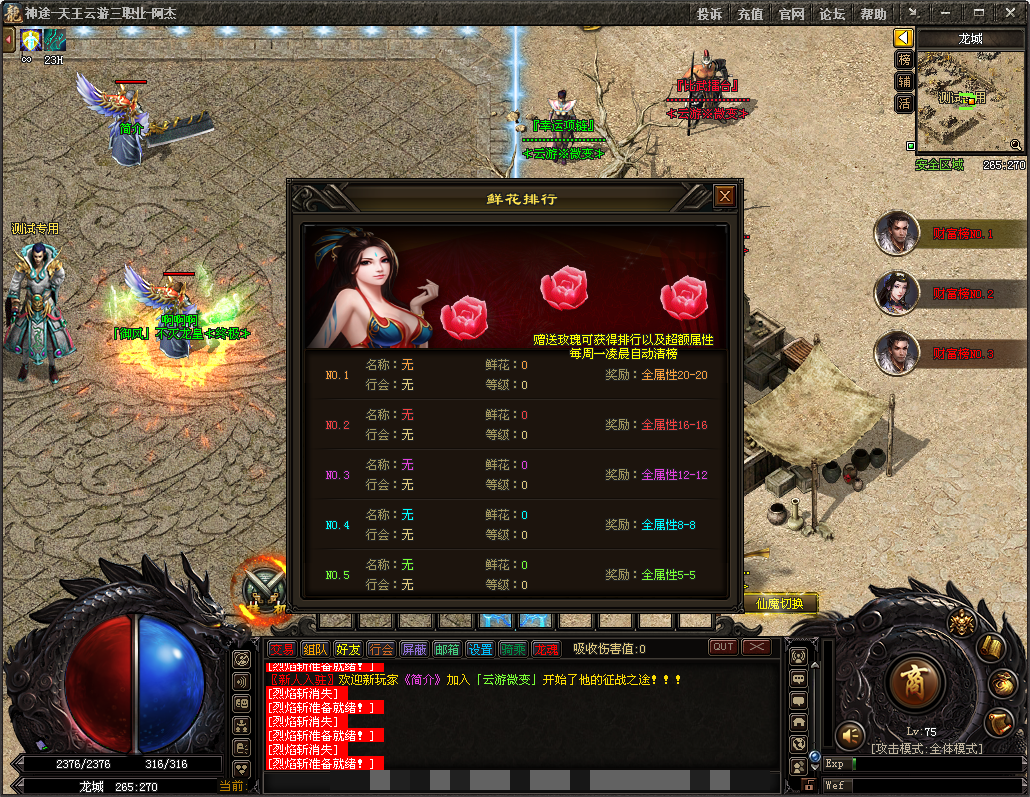The image size is (1030, 797).
Task: Open the 商 shop round button
Action: click(x=915, y=683)
